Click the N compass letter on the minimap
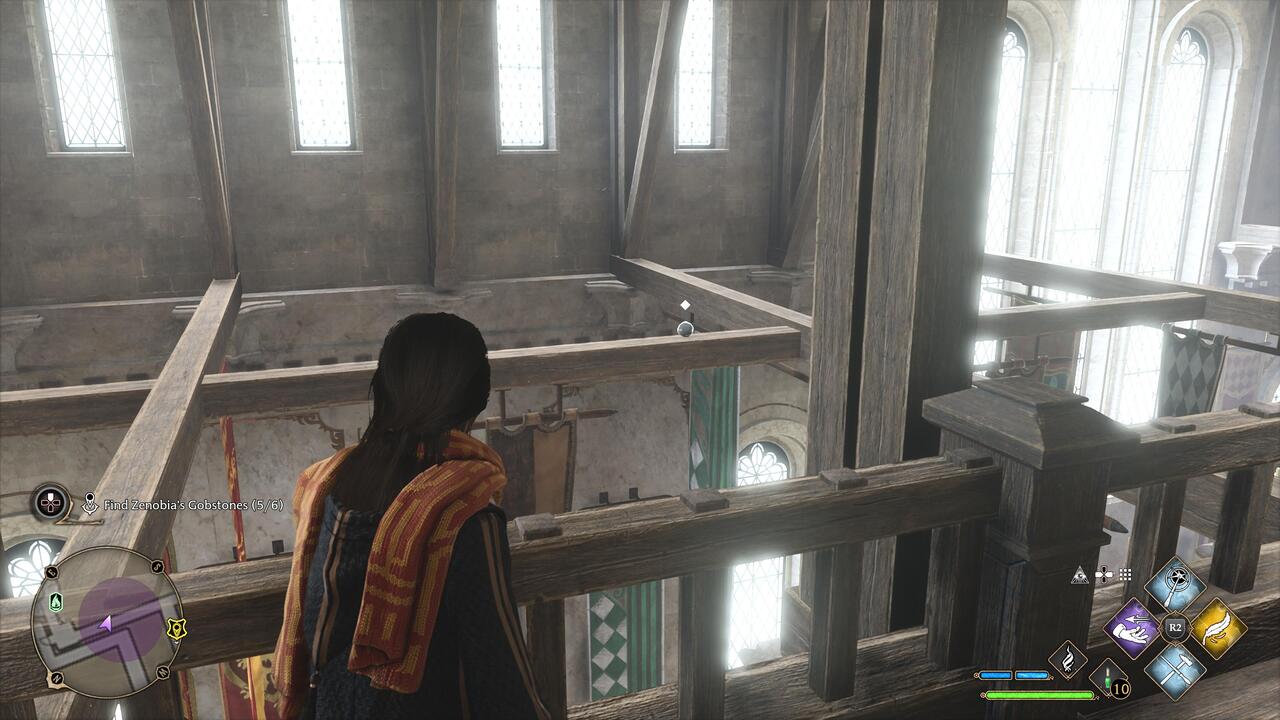The image size is (1280, 720). 55,678
